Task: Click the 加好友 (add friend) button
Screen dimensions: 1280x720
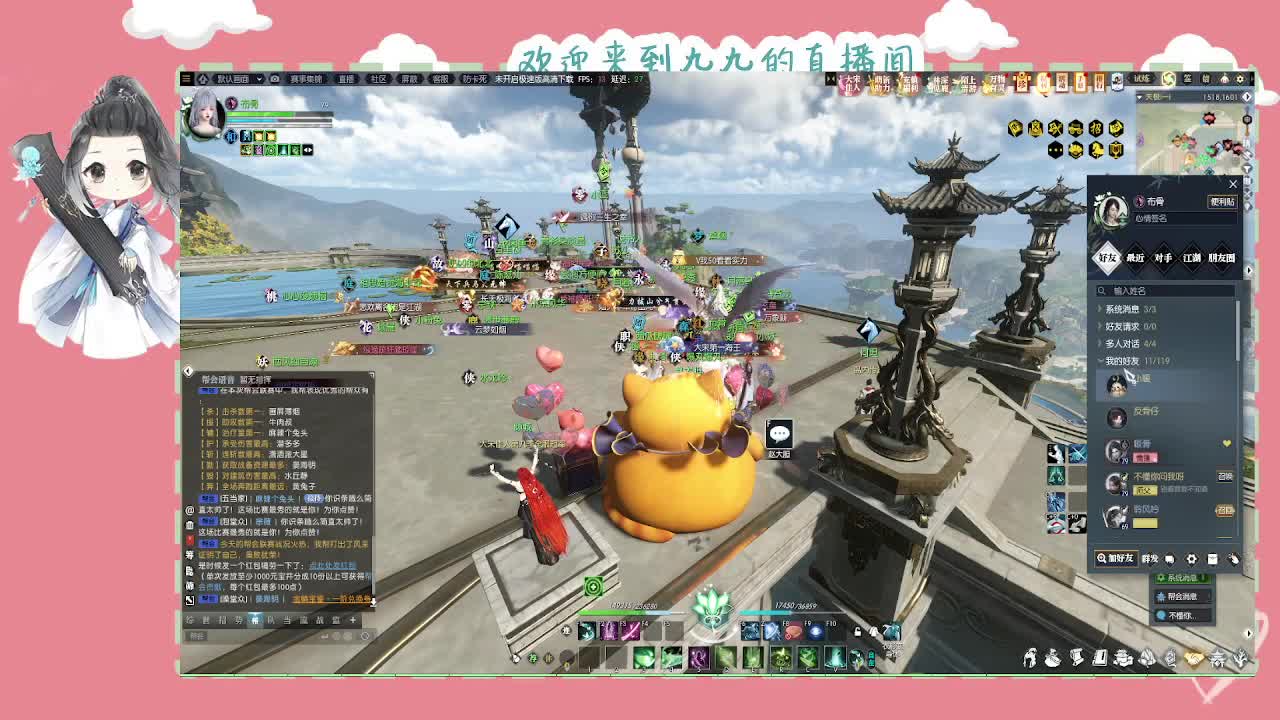Action: (x=1115, y=559)
